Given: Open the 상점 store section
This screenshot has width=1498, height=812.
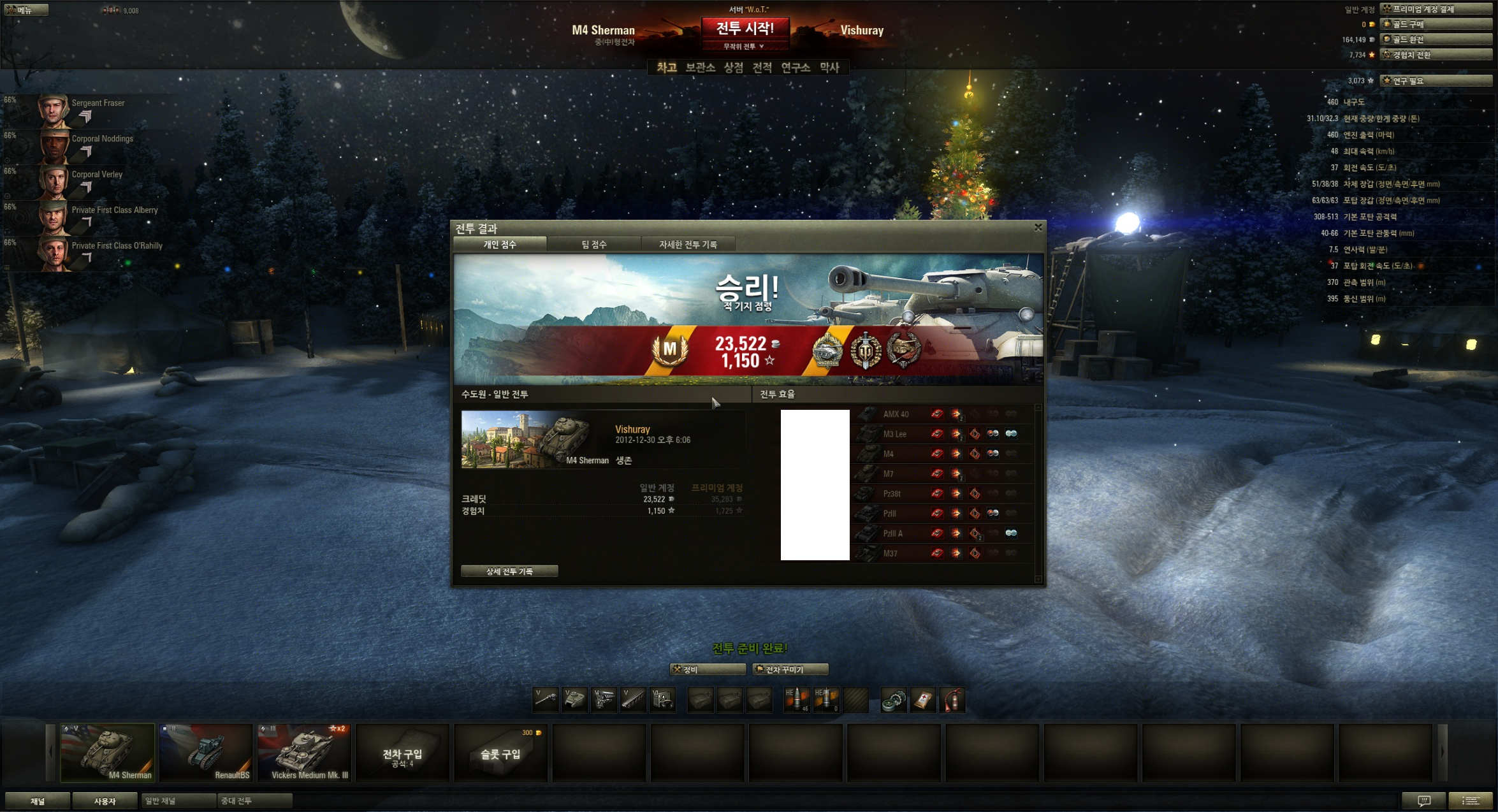Looking at the screenshot, I should click(x=733, y=68).
